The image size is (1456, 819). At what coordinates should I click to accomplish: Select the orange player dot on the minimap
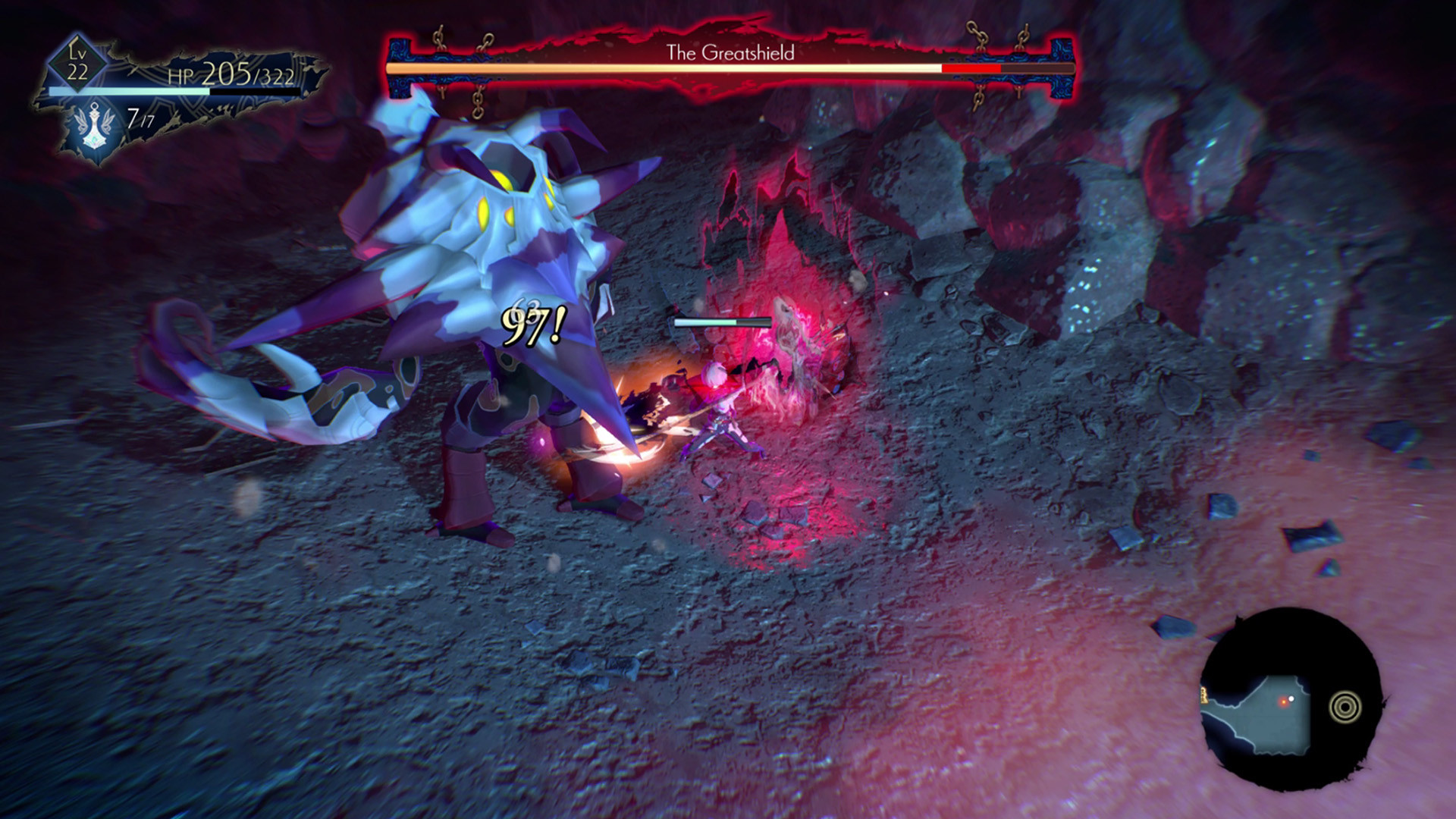[1284, 701]
